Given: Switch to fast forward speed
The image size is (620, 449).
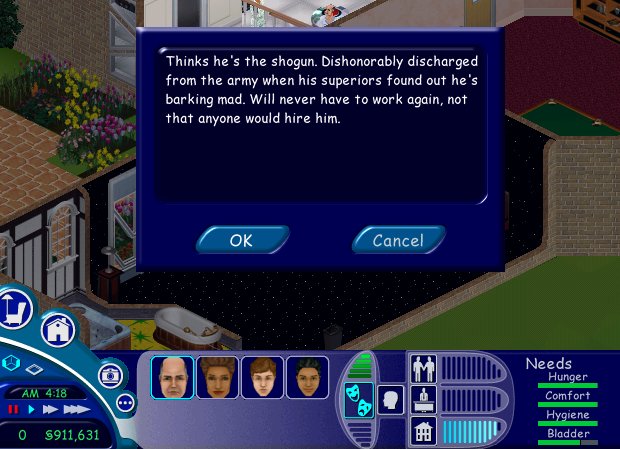Looking at the screenshot, I should (x=50, y=409).
